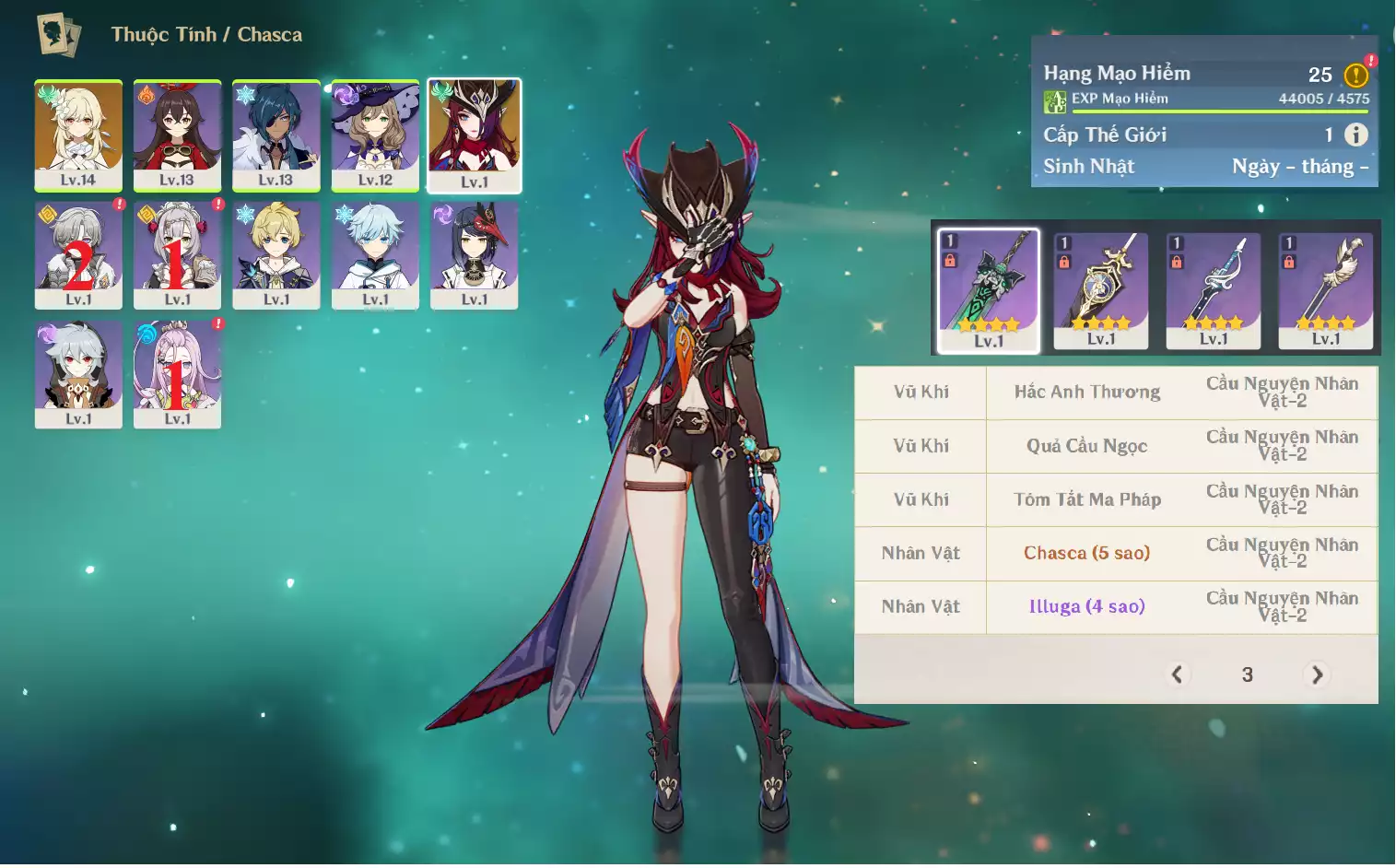Select the dark blue sword weapon slot
The width and height of the screenshot is (1396, 868).
[x=1214, y=289]
